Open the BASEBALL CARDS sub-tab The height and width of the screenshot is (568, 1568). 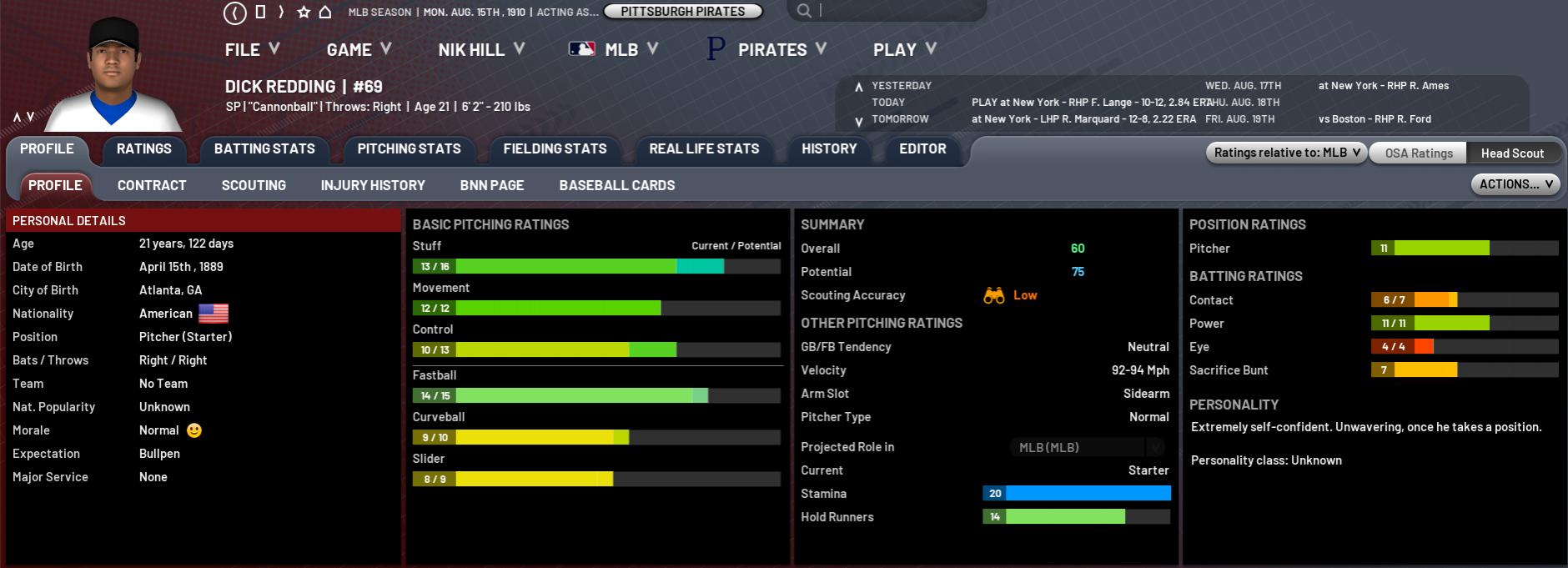[x=617, y=186]
